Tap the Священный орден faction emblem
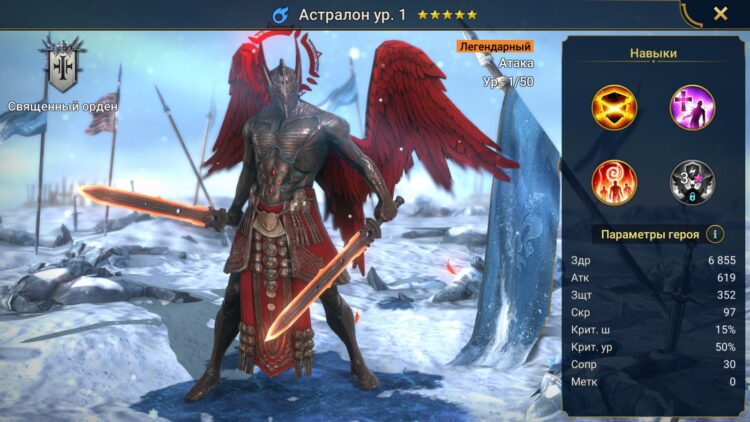Image resolution: width=750 pixels, height=422 pixels. (x=62, y=67)
